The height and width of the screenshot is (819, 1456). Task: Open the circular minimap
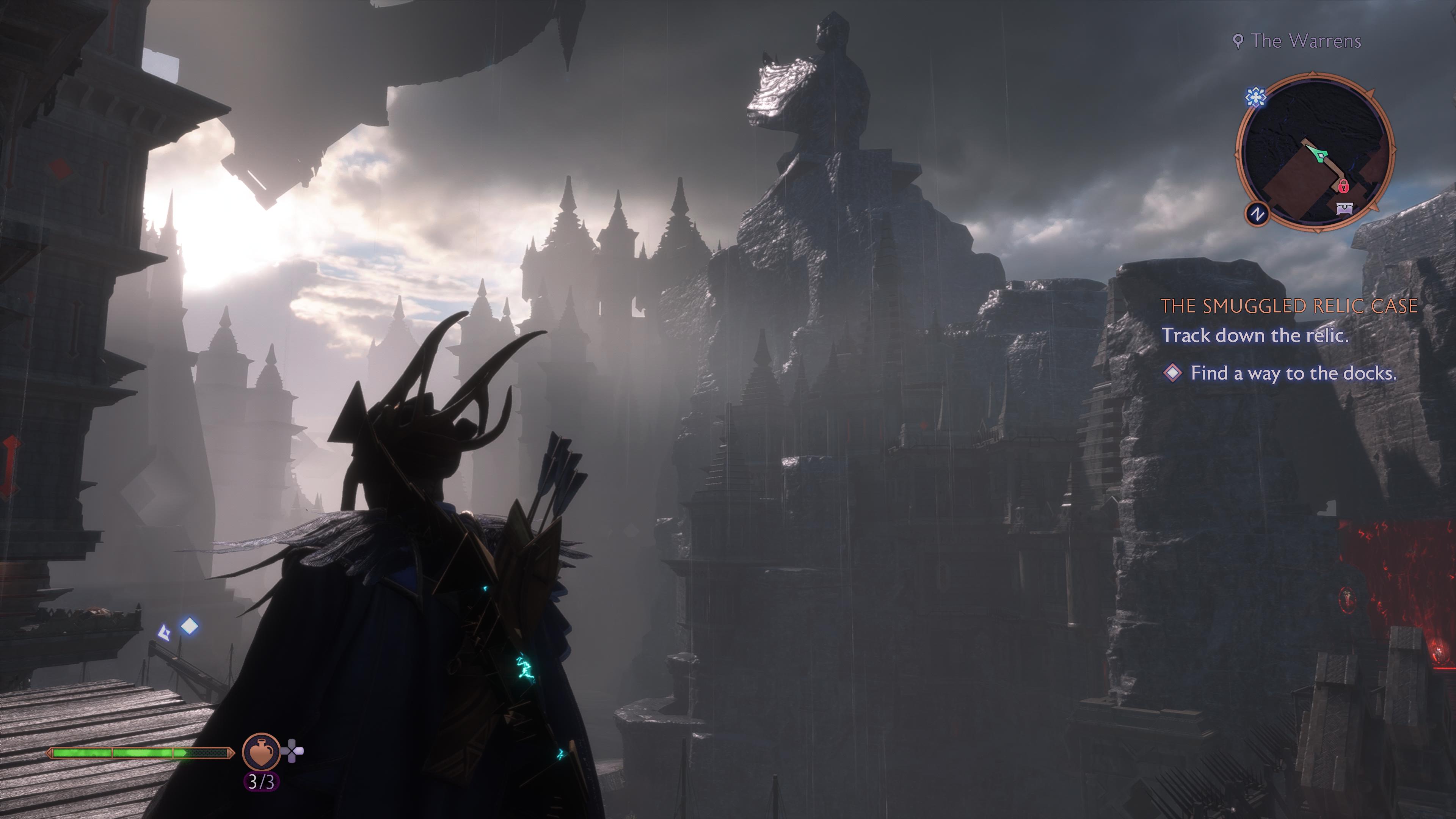coord(1315,152)
